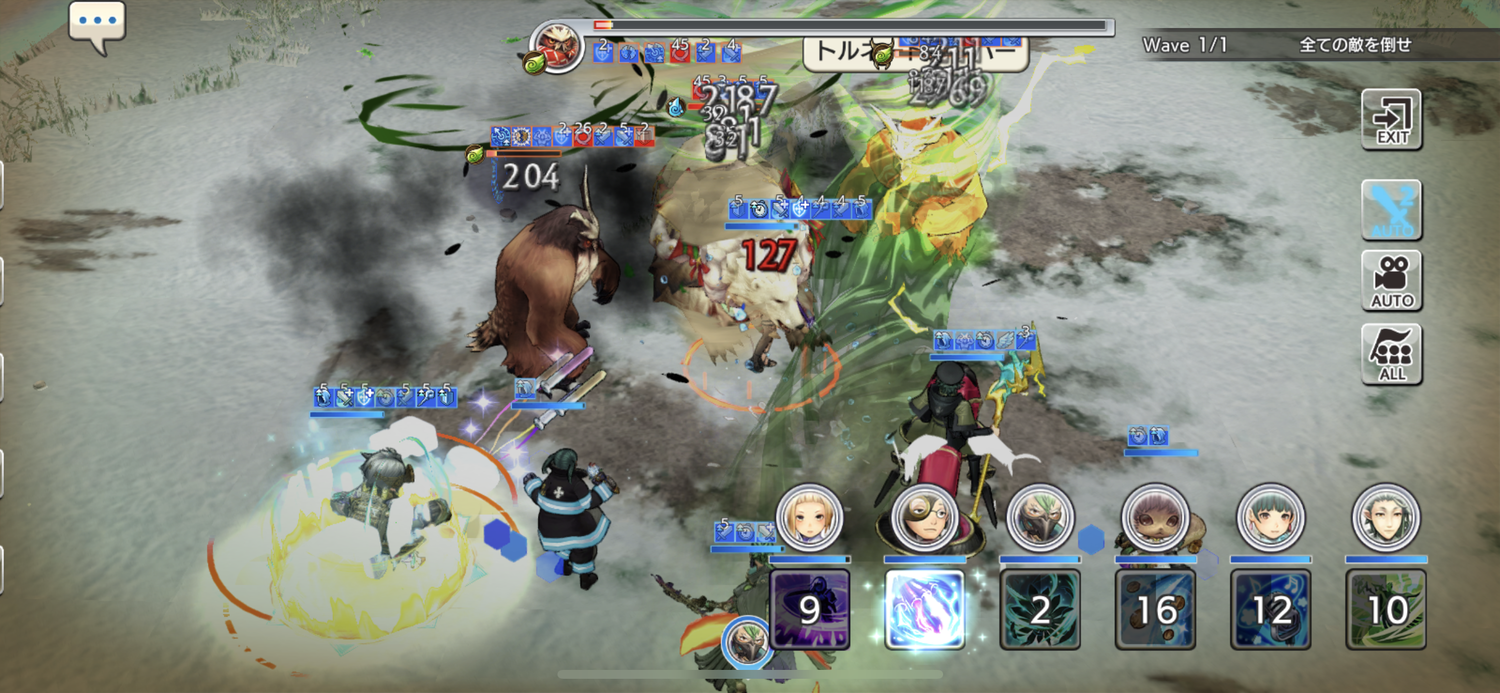Toggle the x2 auto battle speed
The height and width of the screenshot is (693, 1500).
tap(1391, 209)
